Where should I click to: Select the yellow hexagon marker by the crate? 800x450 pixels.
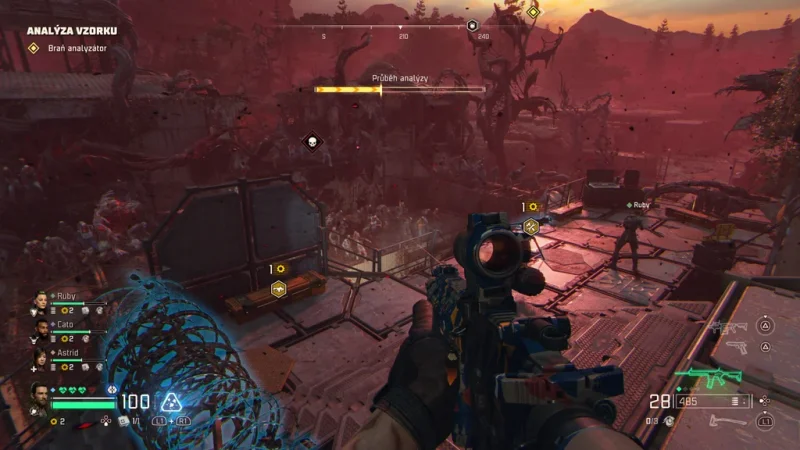[x=280, y=290]
